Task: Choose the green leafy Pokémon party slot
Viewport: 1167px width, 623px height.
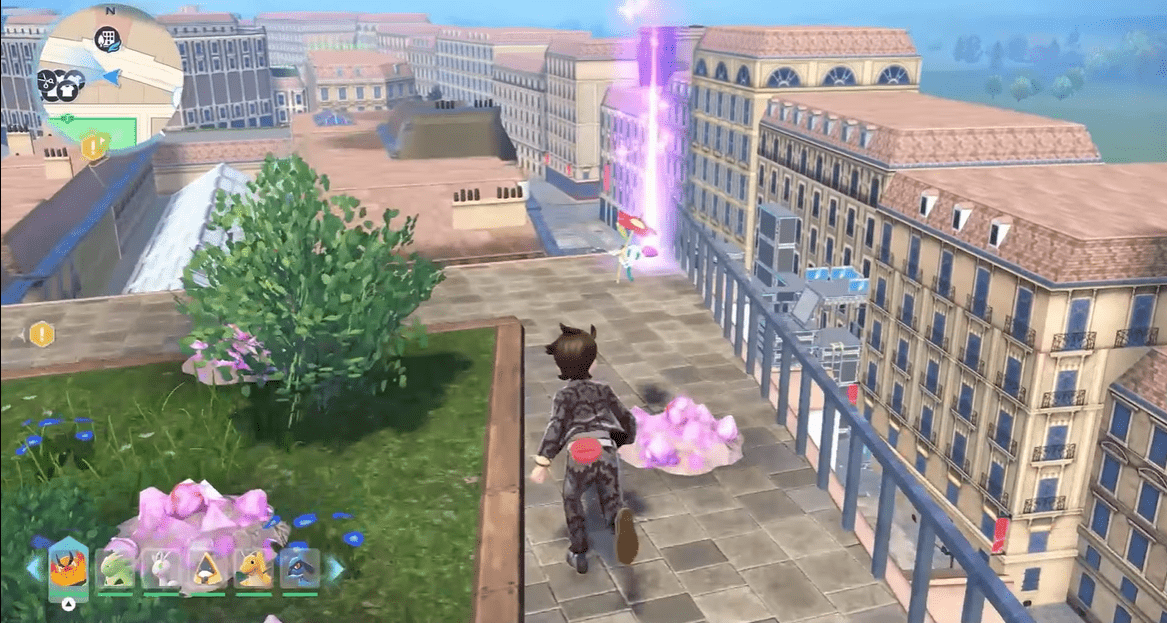Action: [x=115, y=570]
